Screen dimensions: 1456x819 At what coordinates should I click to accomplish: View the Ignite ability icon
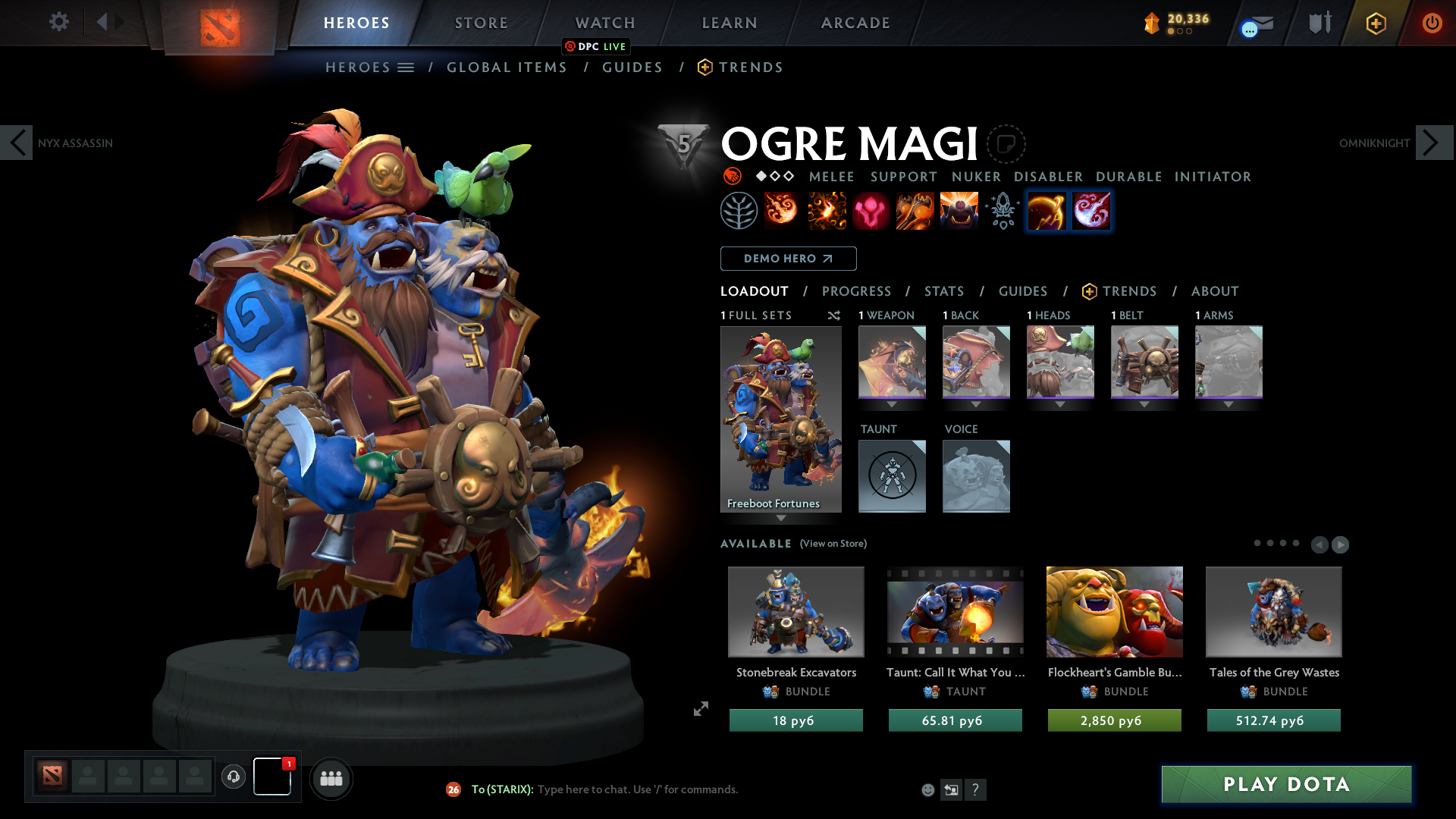click(826, 210)
